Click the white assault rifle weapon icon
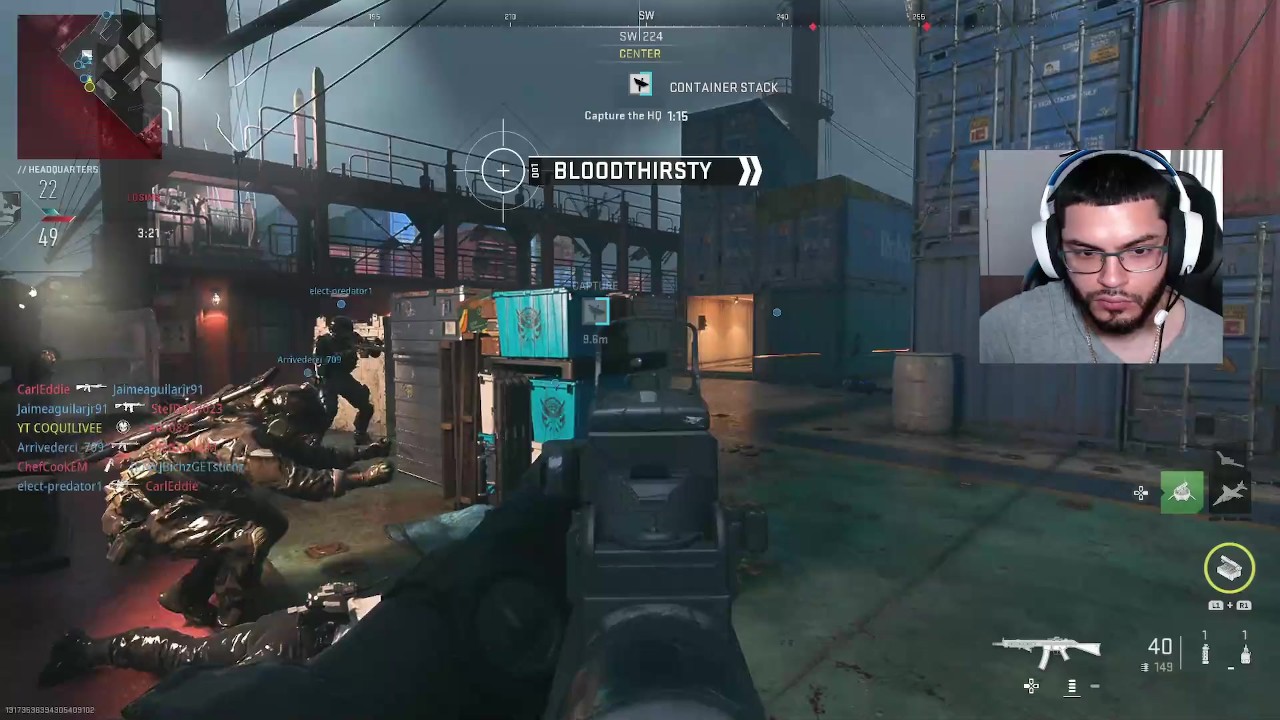 [1046, 651]
